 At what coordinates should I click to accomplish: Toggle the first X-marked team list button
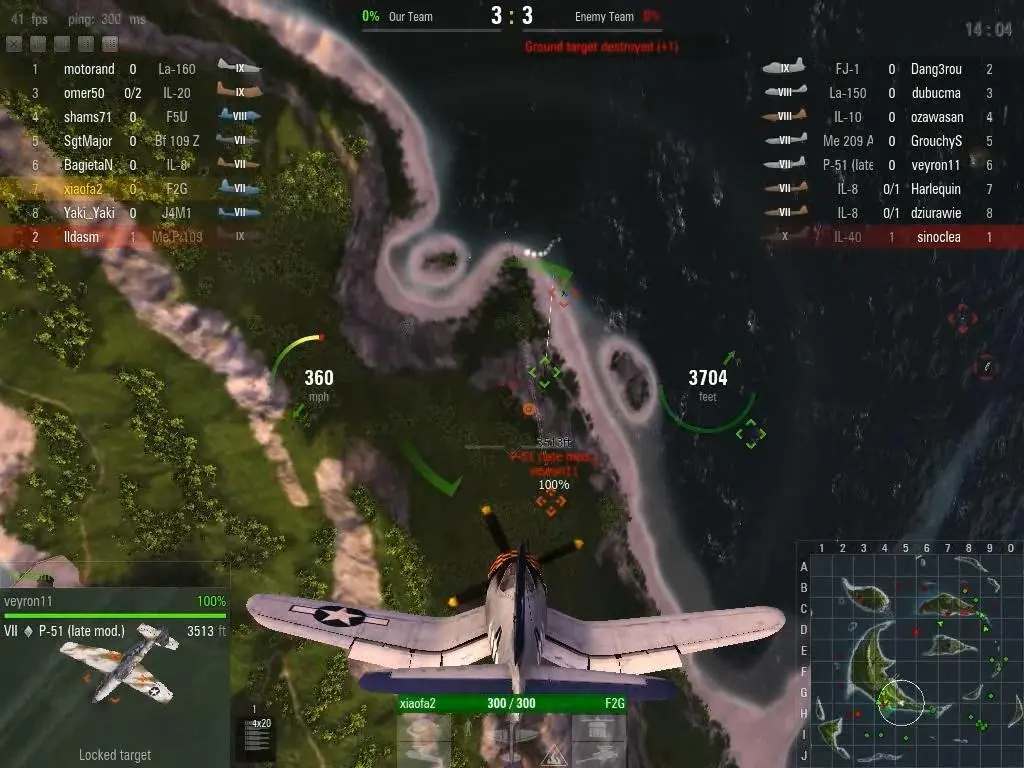coord(14,44)
